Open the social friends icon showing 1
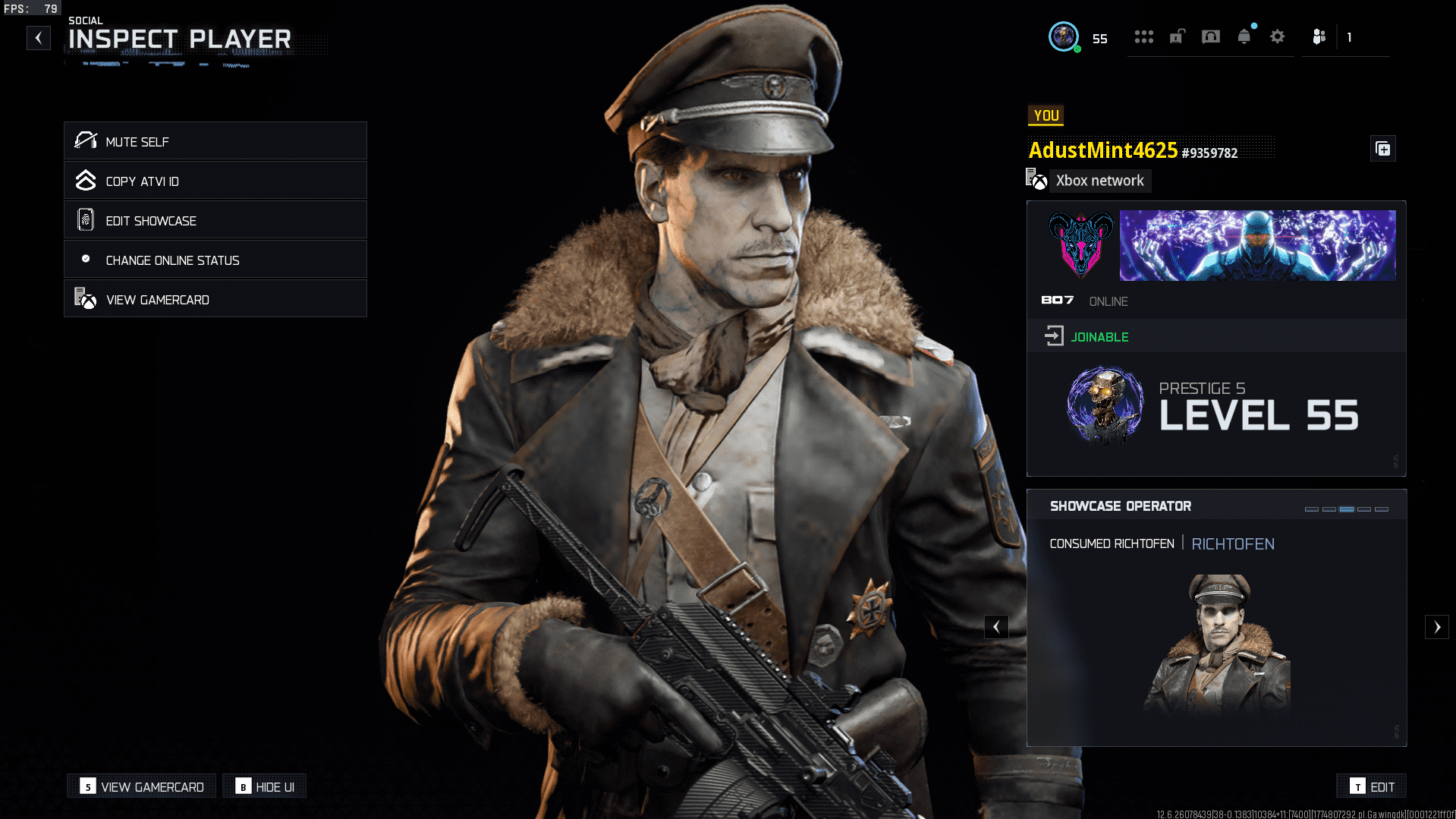The width and height of the screenshot is (1456, 819). pyautogui.click(x=1319, y=36)
